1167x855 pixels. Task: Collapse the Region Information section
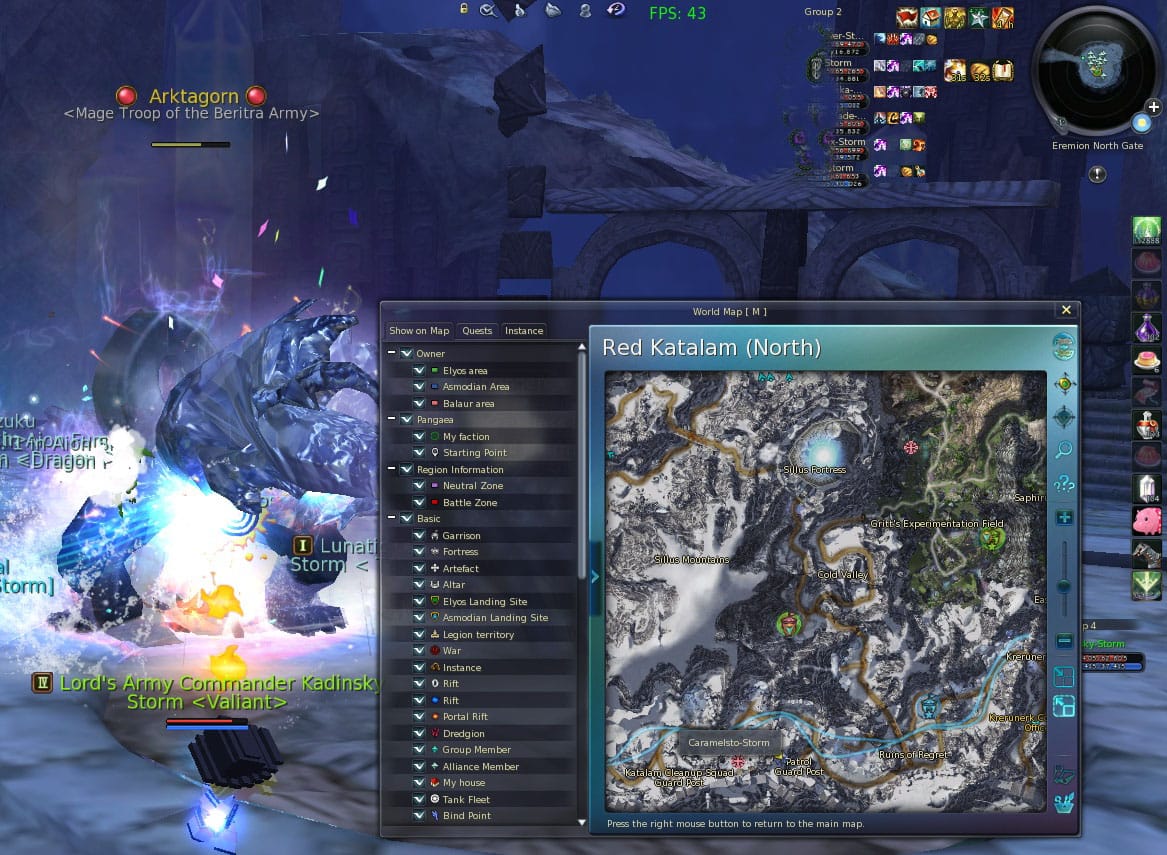coord(392,470)
